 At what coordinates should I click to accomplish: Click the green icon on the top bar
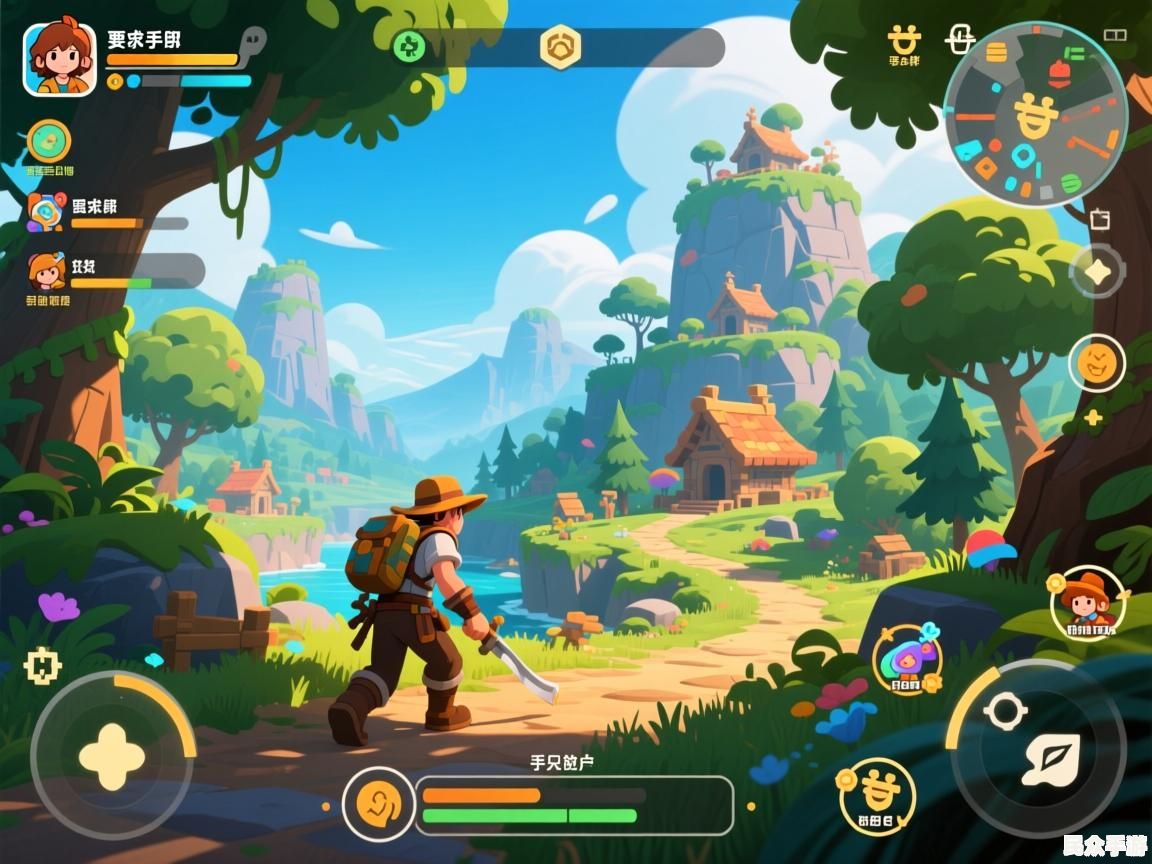(408, 46)
